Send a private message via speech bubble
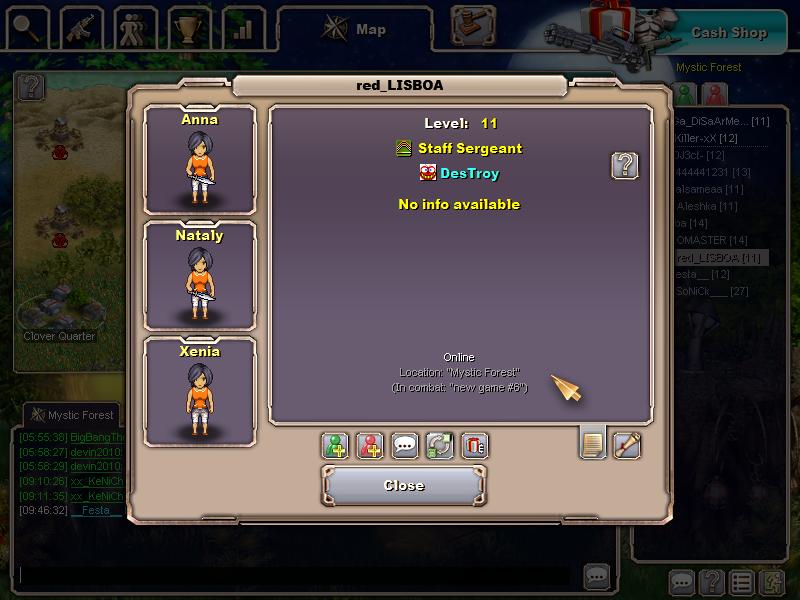The image size is (800, 600). click(x=404, y=446)
